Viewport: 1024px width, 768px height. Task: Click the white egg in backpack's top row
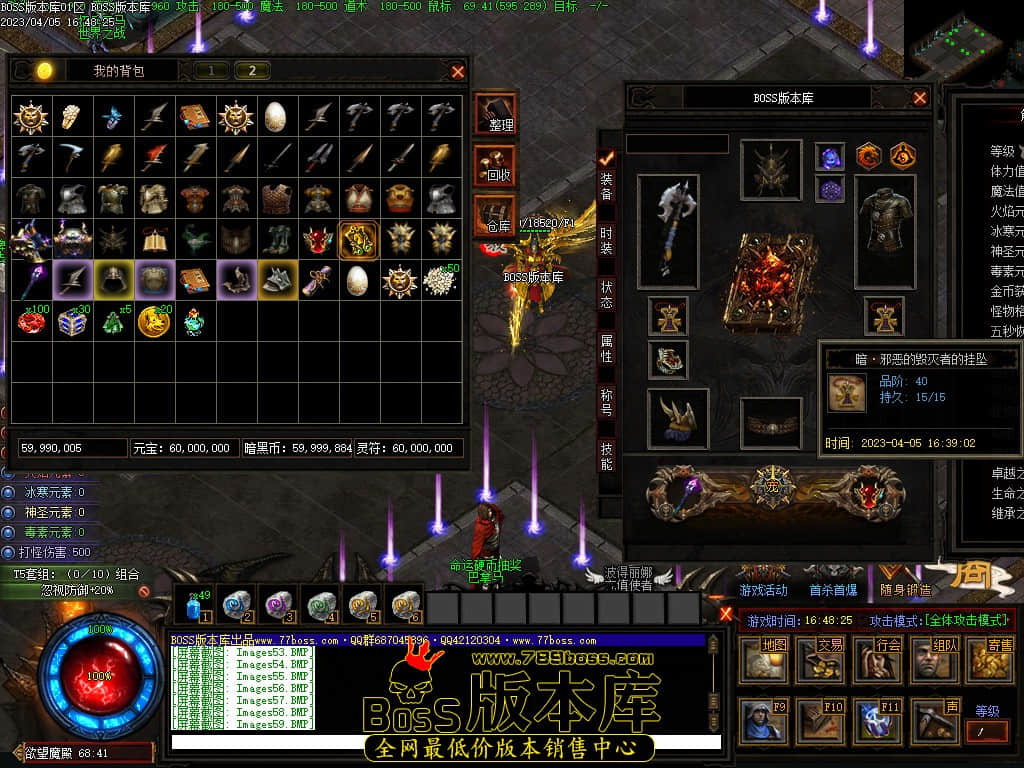point(275,117)
